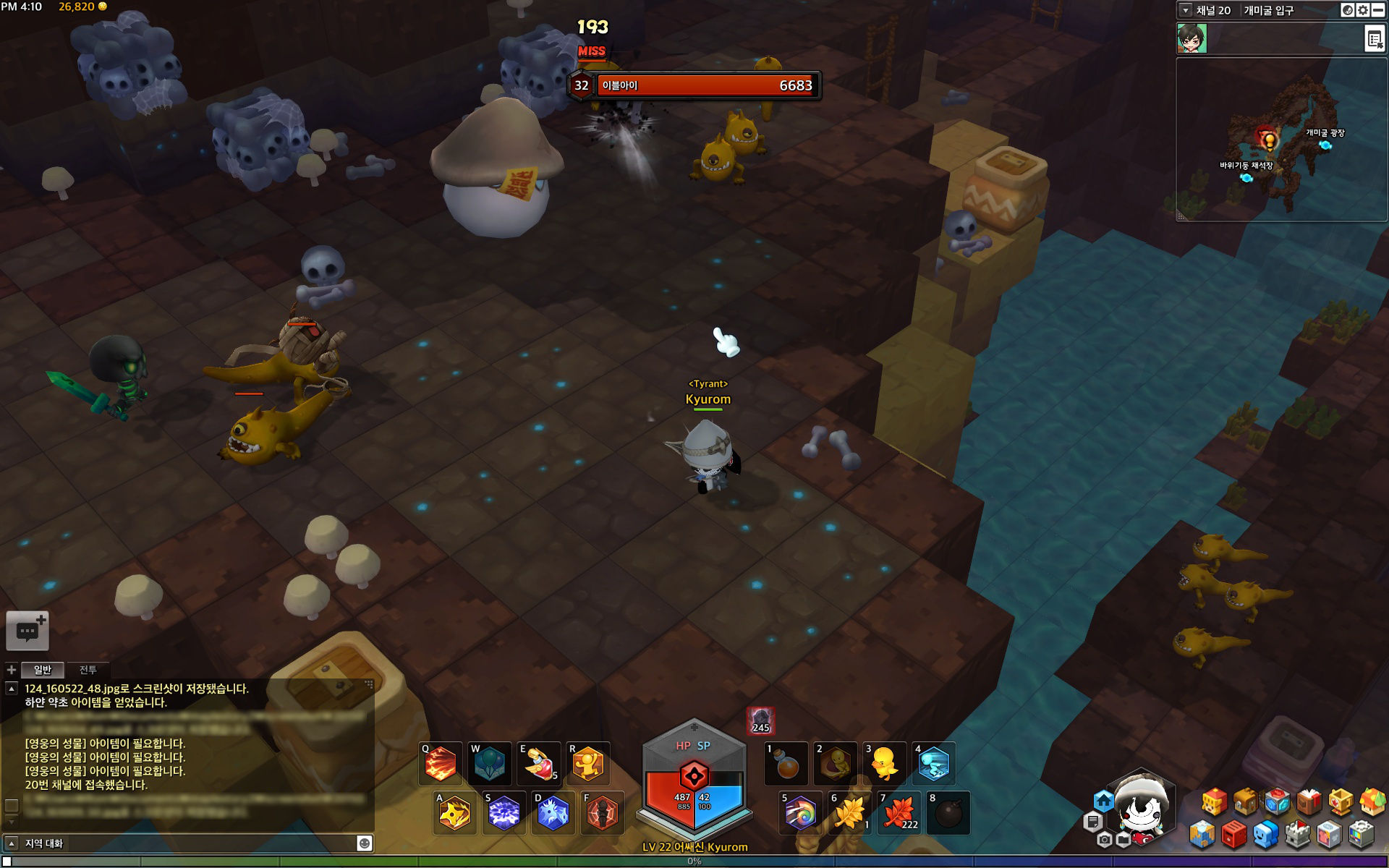The height and width of the screenshot is (868, 1389).
Task: Open the chat emoticon button
Action: pos(365,843)
